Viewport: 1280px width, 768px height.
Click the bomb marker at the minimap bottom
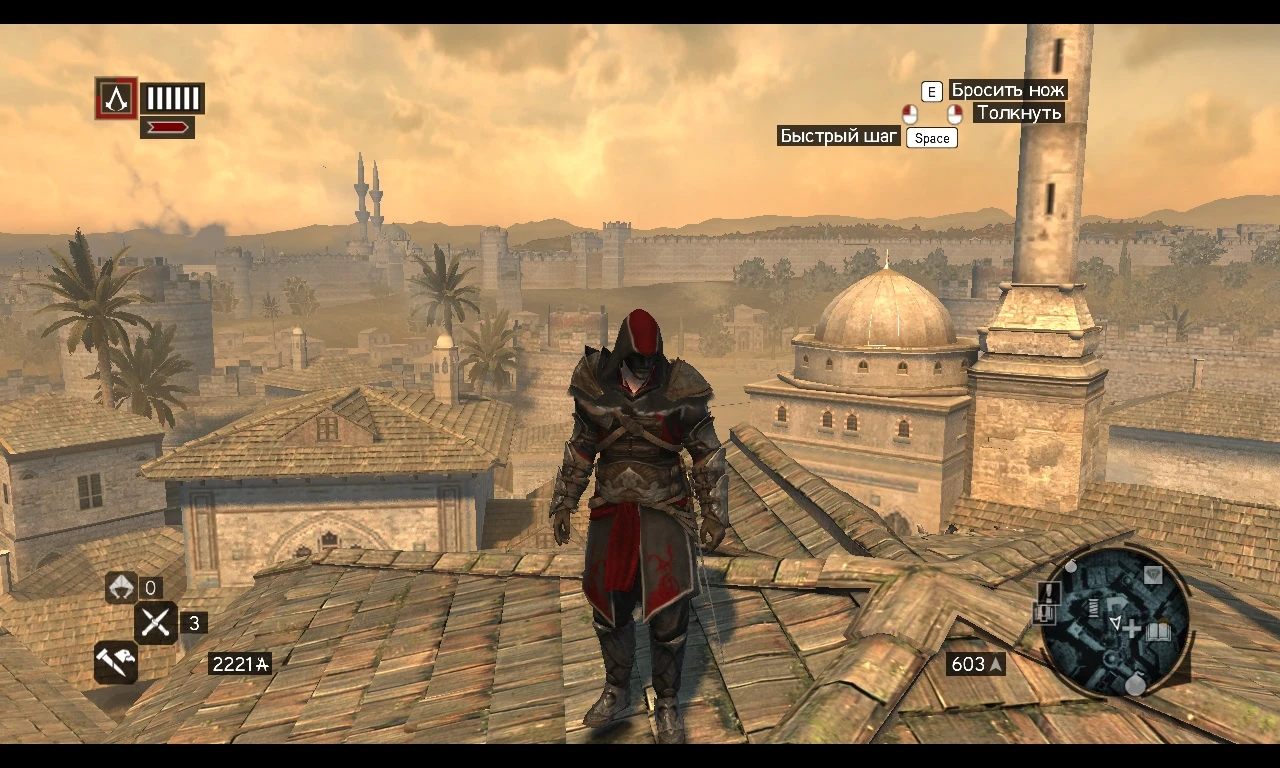pos(1135,684)
